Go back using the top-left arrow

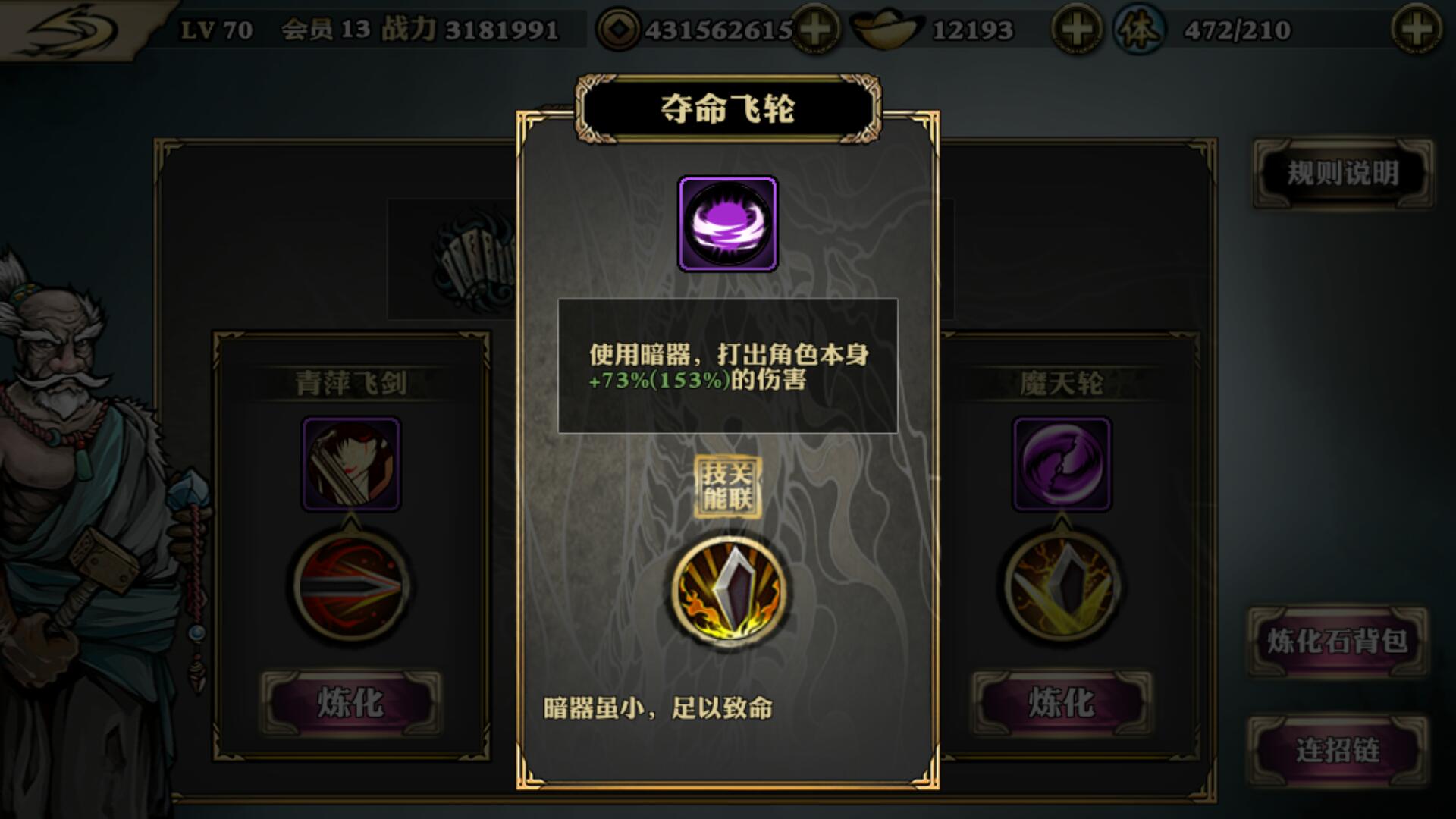coord(72,30)
